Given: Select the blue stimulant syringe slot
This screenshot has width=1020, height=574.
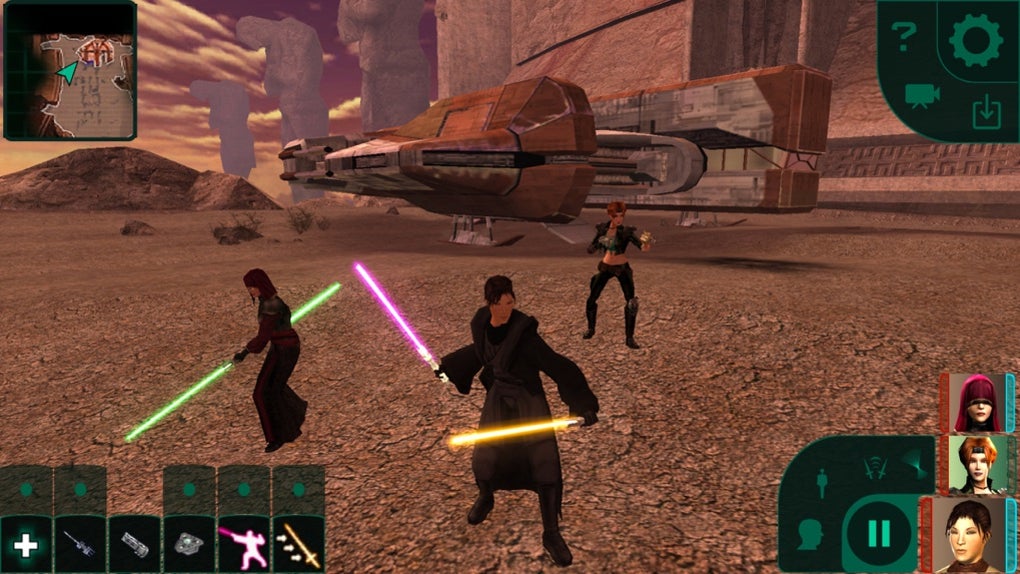Looking at the screenshot, I should coord(80,545).
